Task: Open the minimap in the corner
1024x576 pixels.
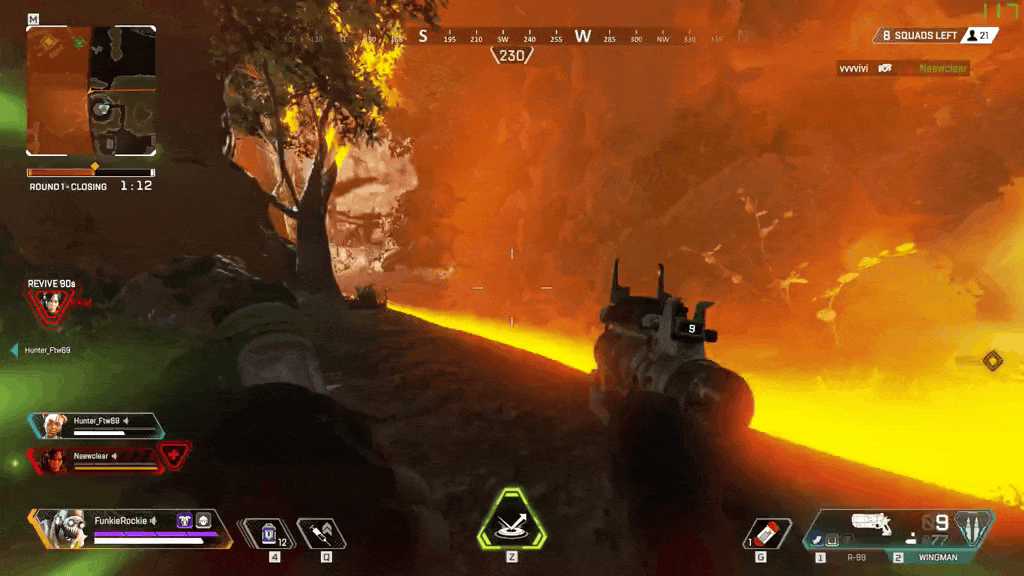Action: pyautogui.click(x=91, y=91)
